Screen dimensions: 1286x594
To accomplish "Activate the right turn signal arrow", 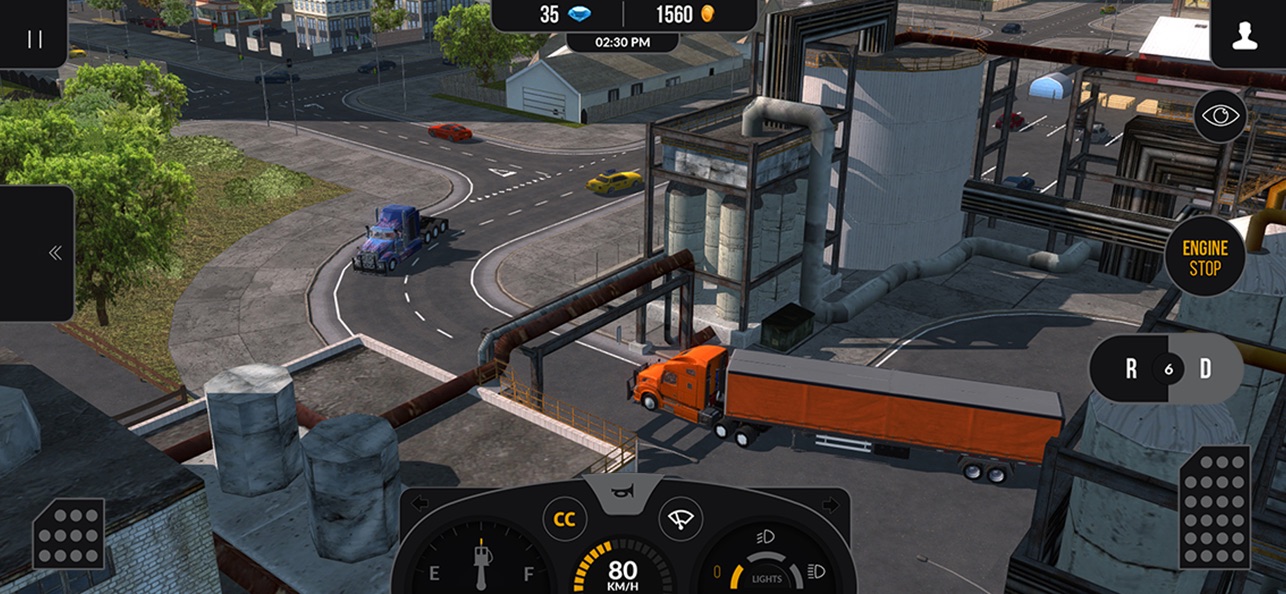I will (829, 503).
